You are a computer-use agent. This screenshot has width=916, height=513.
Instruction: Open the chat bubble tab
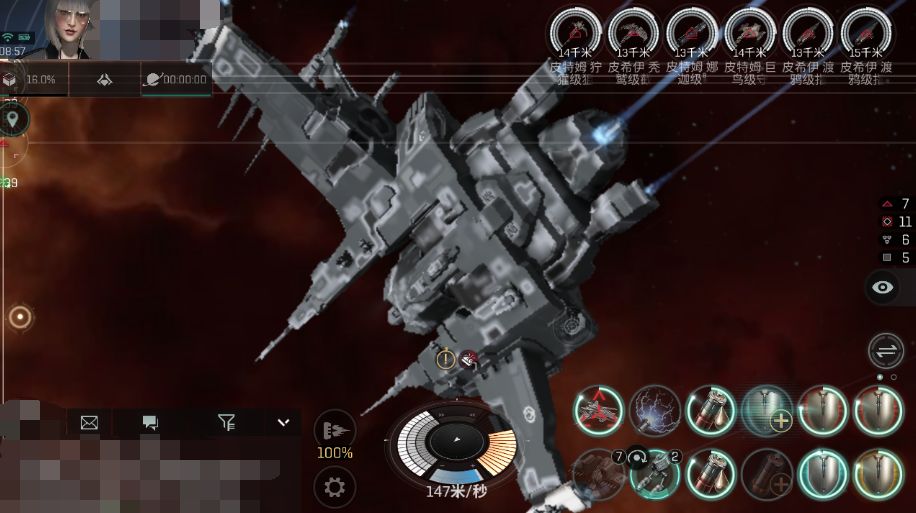point(150,423)
